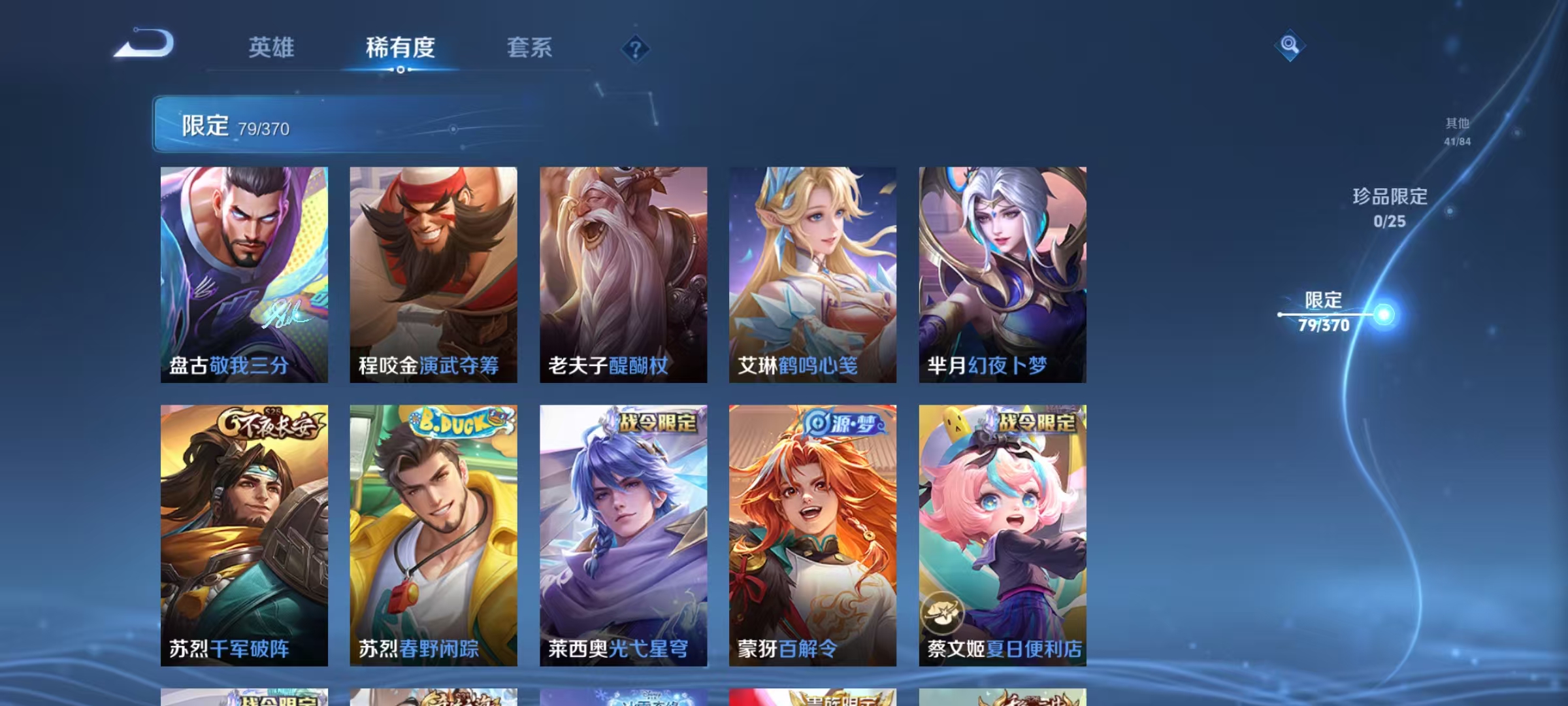Select the 艾琳鹤鸣心笺 skin thumbnail
The width and height of the screenshot is (1568, 706).
(813, 275)
